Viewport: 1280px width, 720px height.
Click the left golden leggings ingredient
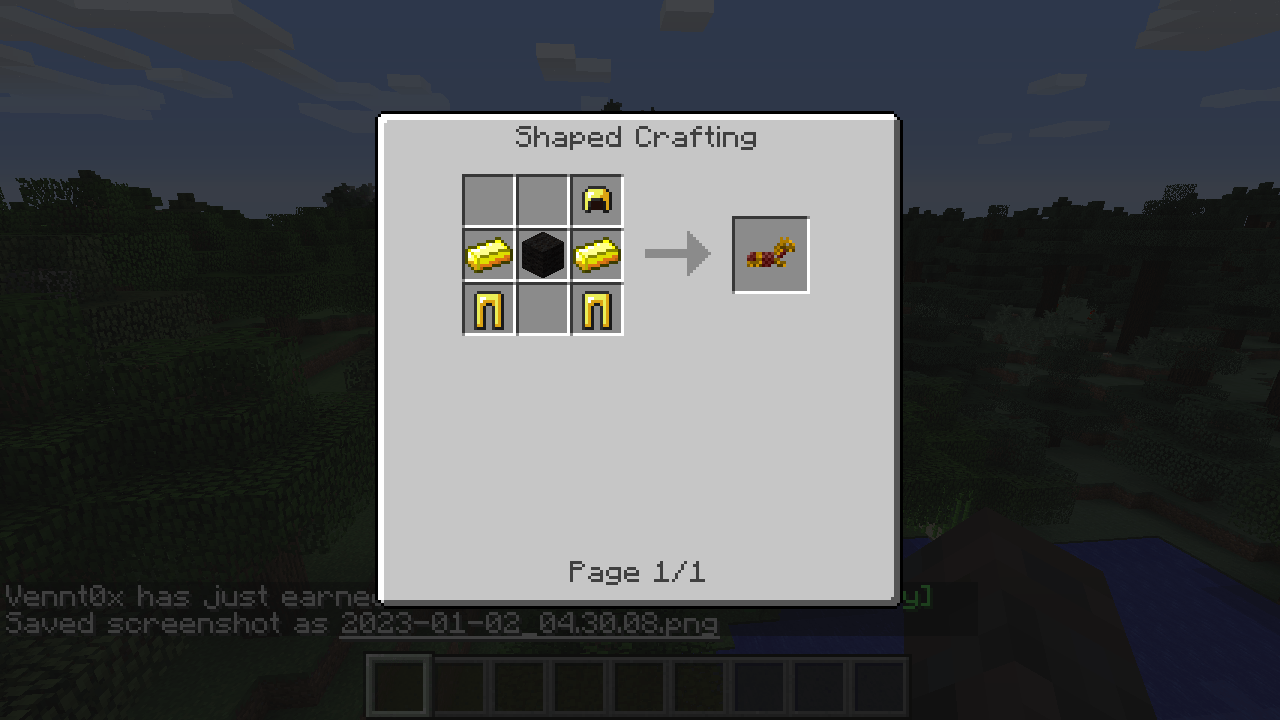pyautogui.click(x=488, y=309)
